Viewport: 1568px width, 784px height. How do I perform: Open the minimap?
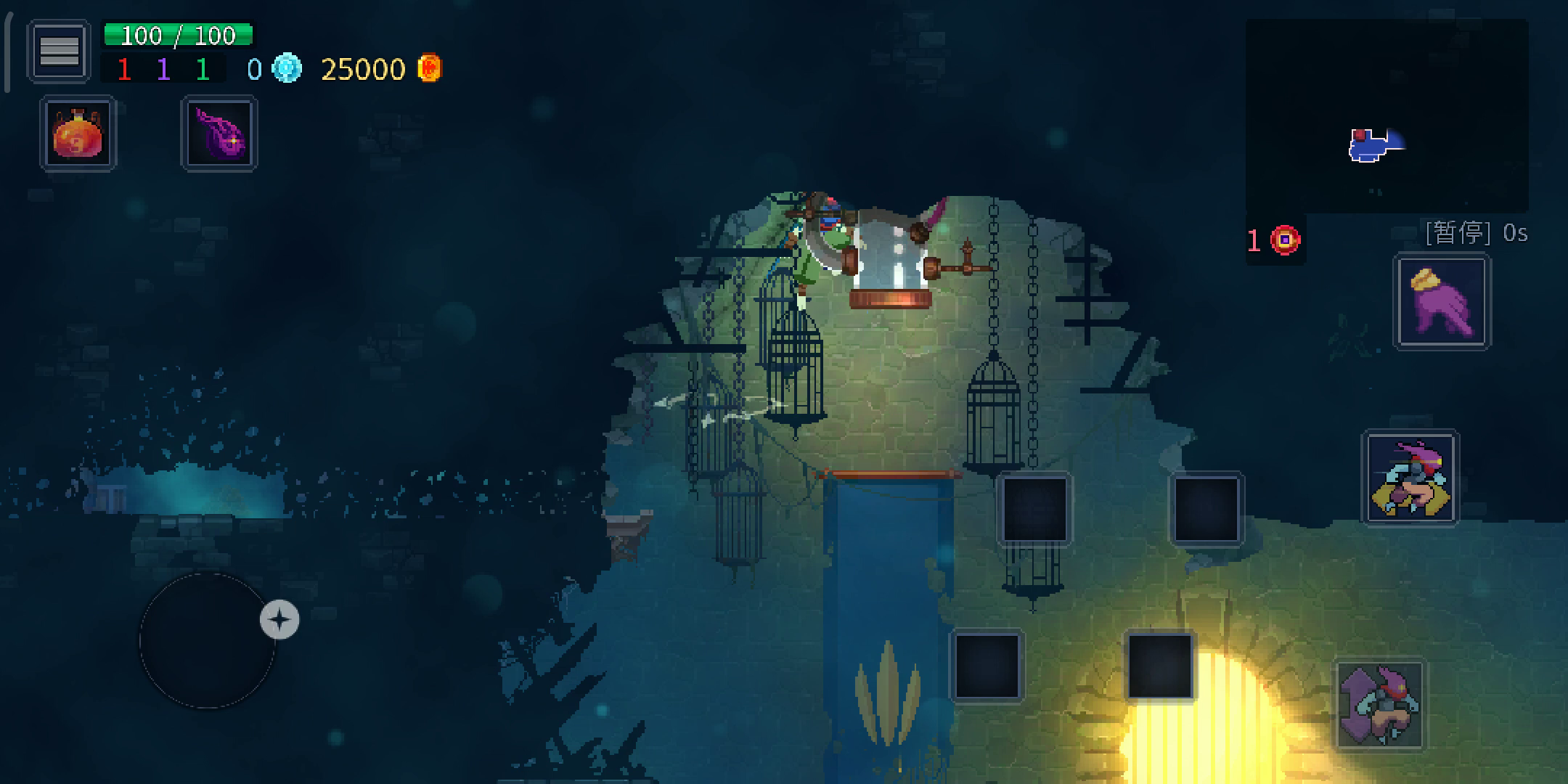(x=1387, y=116)
